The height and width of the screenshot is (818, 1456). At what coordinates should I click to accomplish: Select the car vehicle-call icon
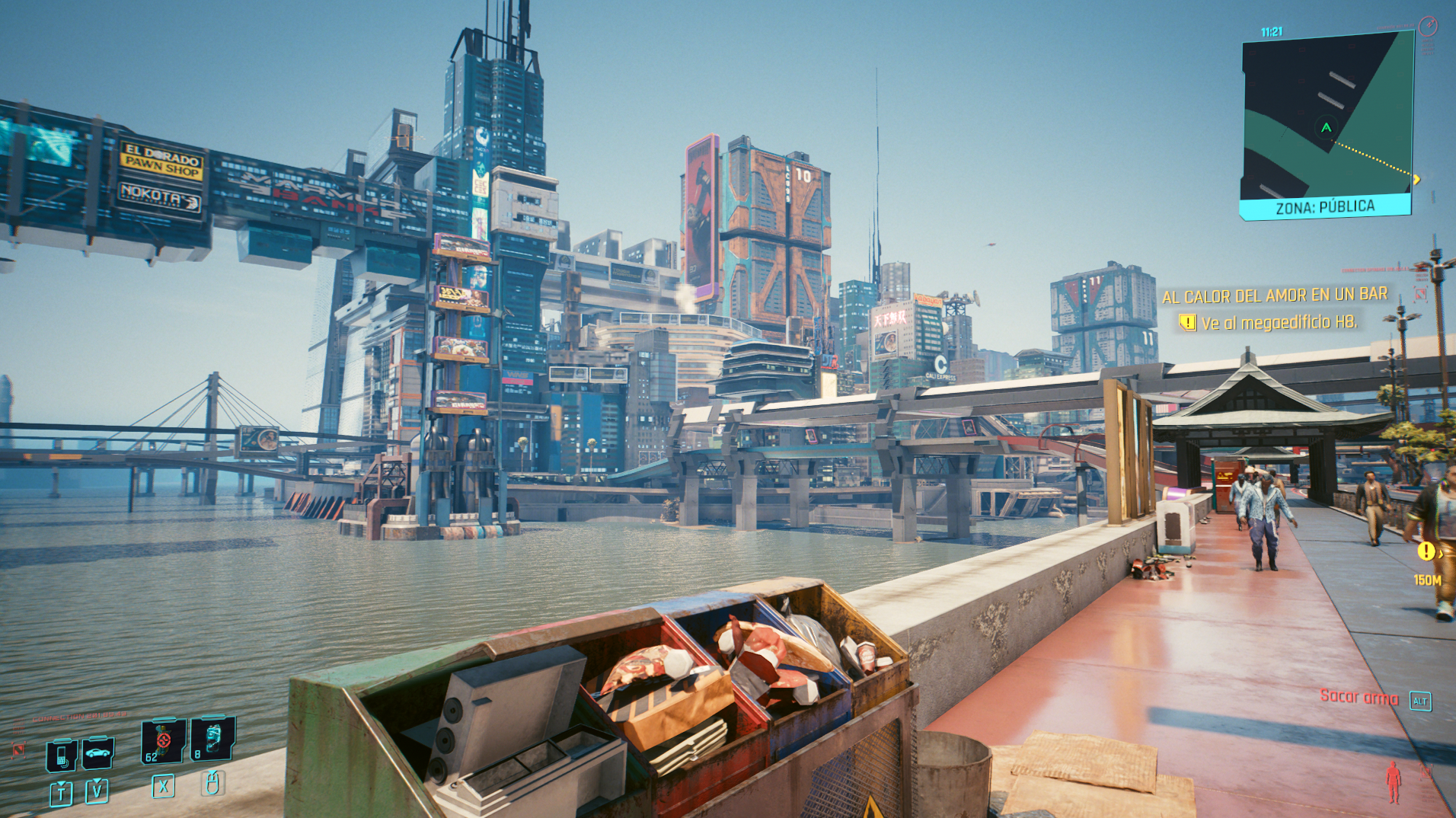pos(97,753)
